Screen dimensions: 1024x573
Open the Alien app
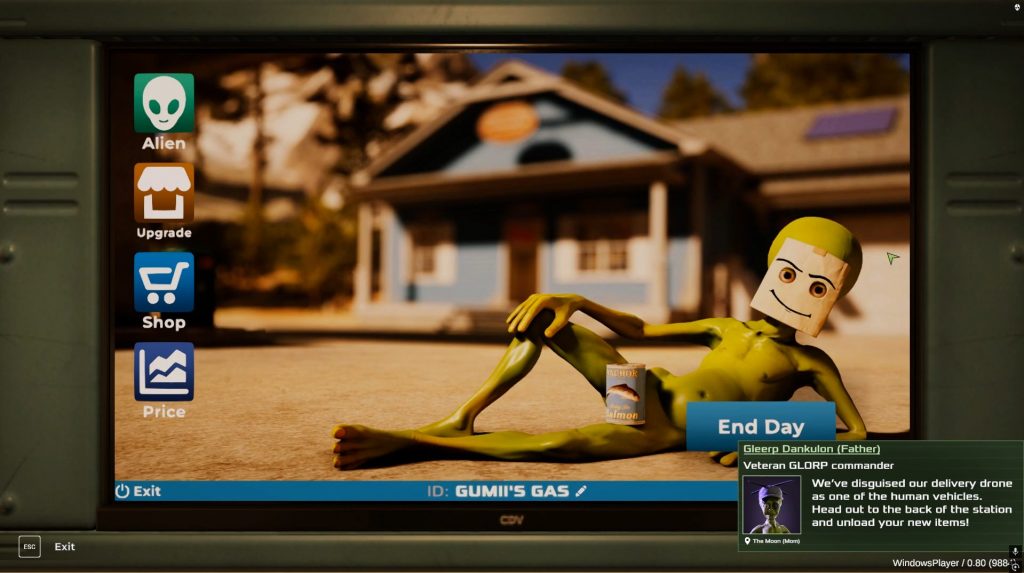164,104
